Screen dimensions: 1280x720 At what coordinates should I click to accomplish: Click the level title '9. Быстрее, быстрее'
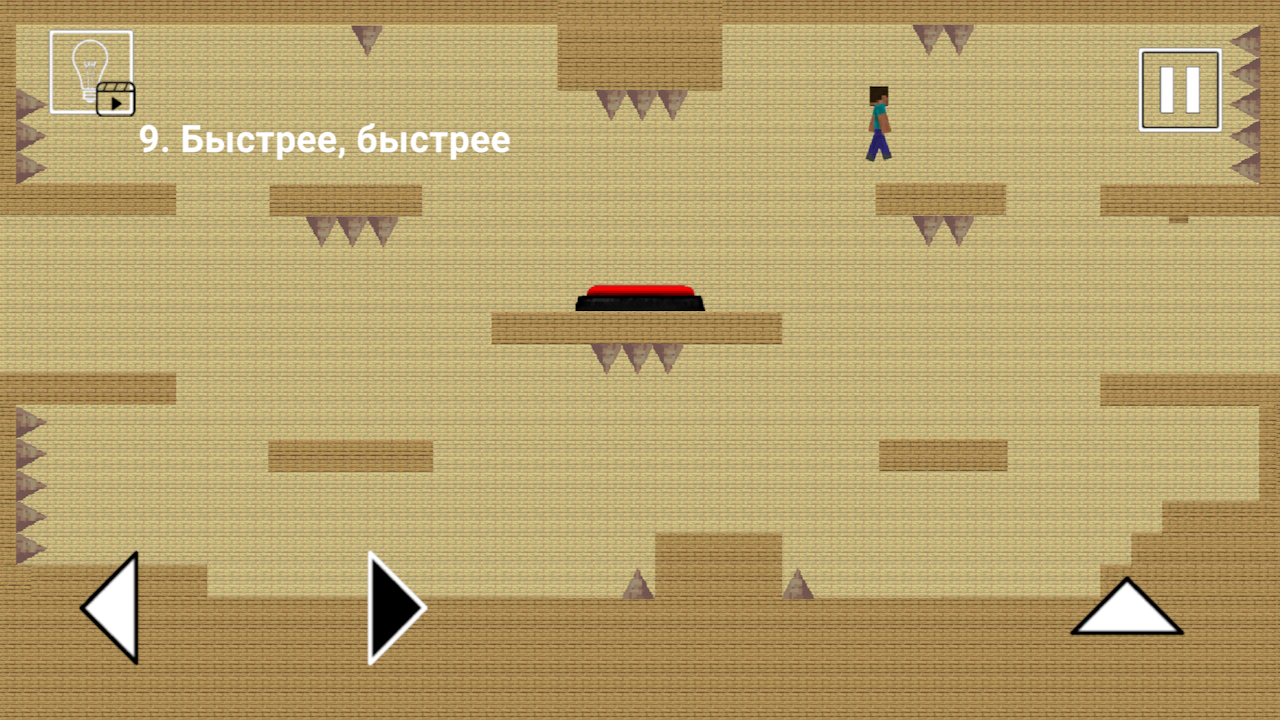323,140
